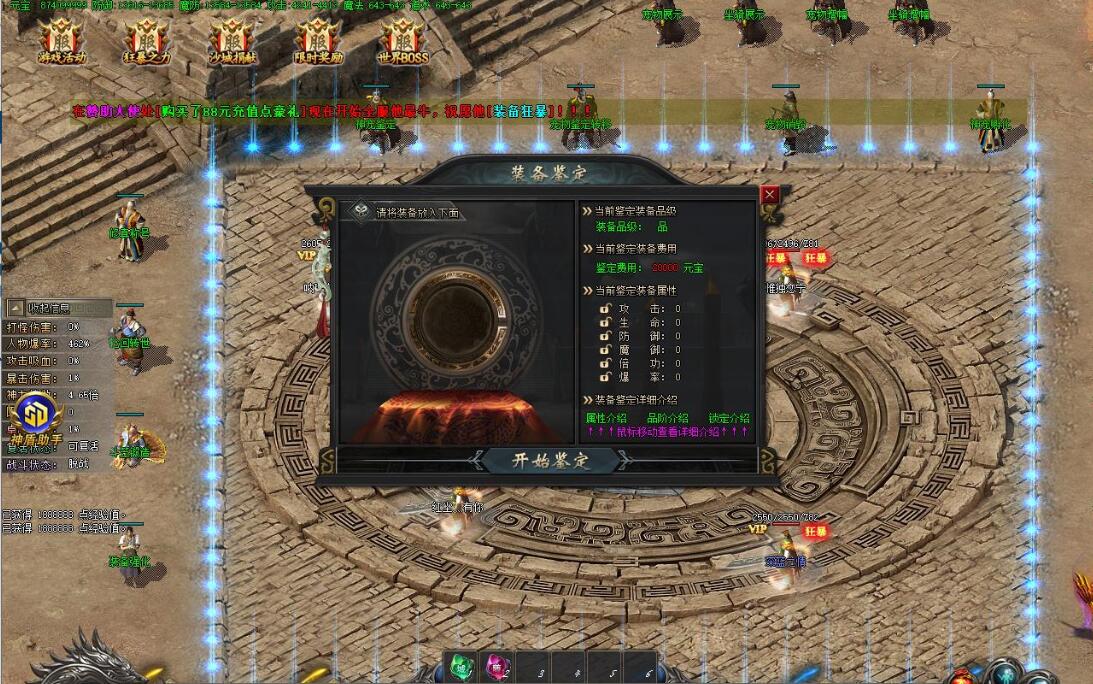Open the 神盾助手 assistant badge
Viewport: 1093px width, 684px height.
36,420
